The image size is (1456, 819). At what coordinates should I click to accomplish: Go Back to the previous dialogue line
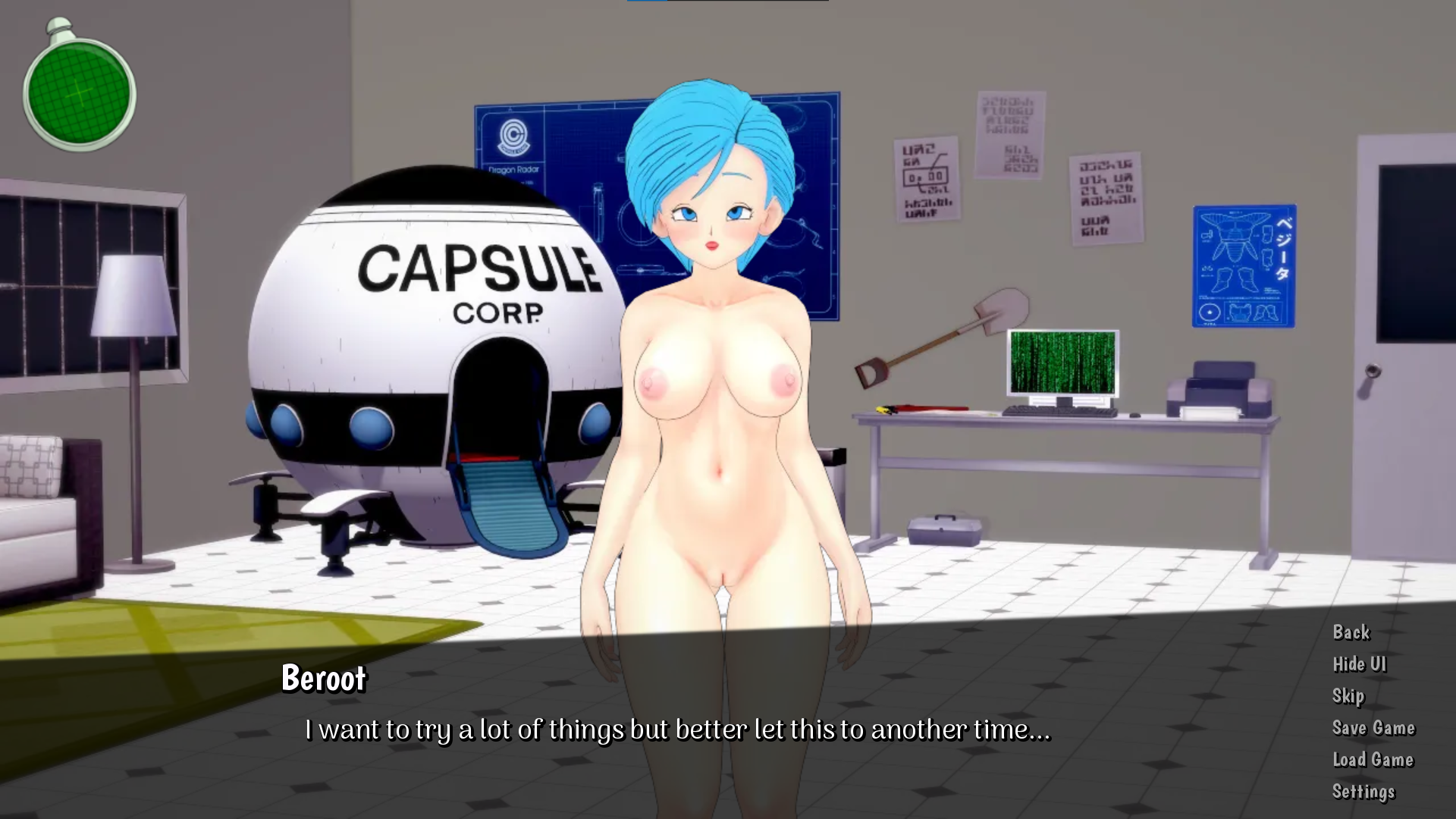click(1351, 632)
